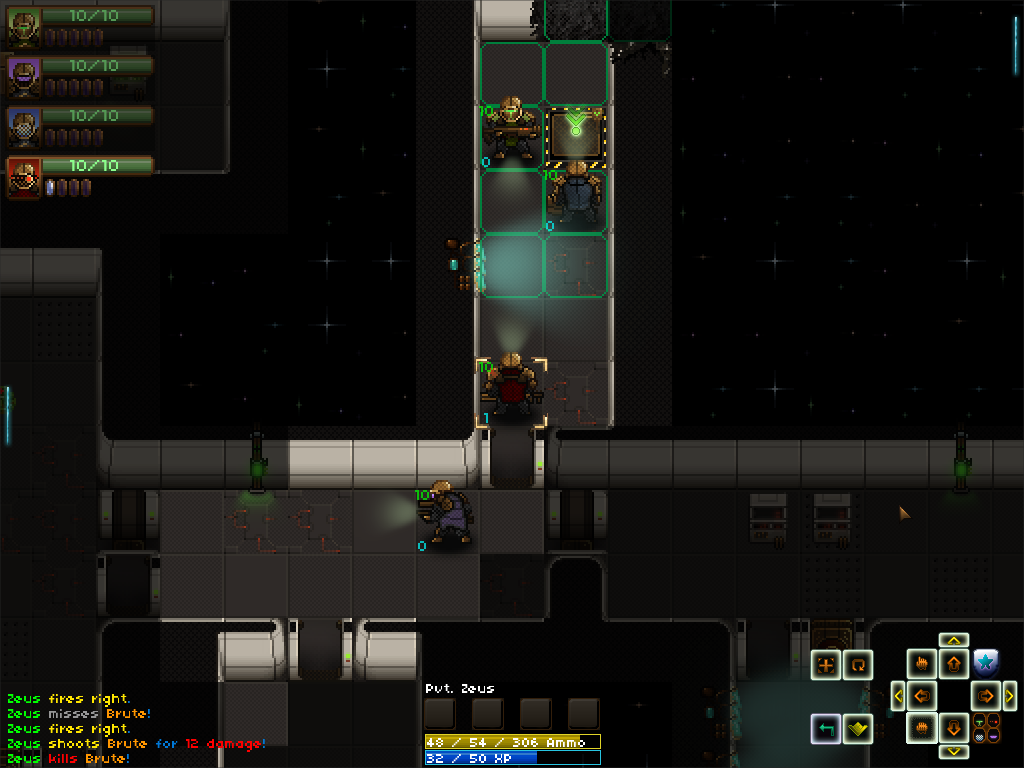
Task: Open the four-faces squad selector icon
Action: pyautogui.click(x=985, y=727)
